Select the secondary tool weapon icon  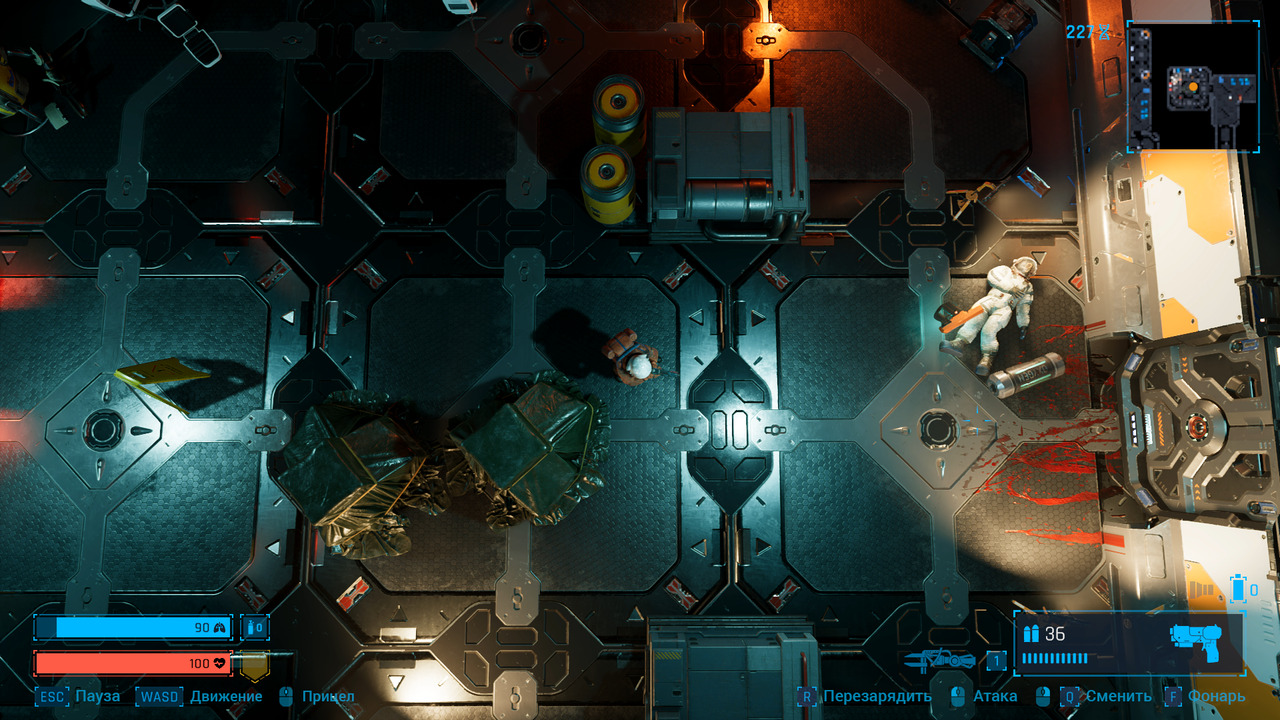pyautogui.click(x=940, y=660)
